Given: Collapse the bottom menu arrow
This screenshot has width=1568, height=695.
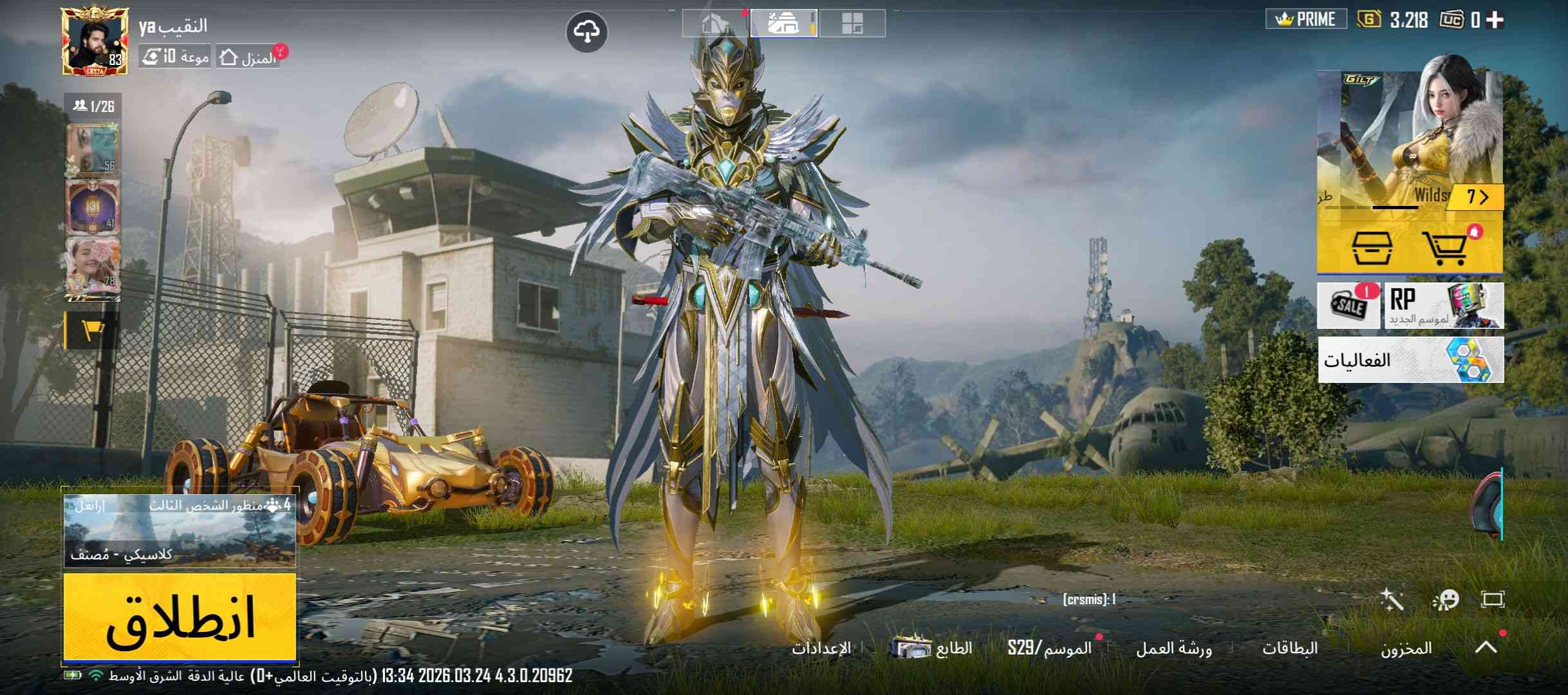Looking at the screenshot, I should (1486, 647).
